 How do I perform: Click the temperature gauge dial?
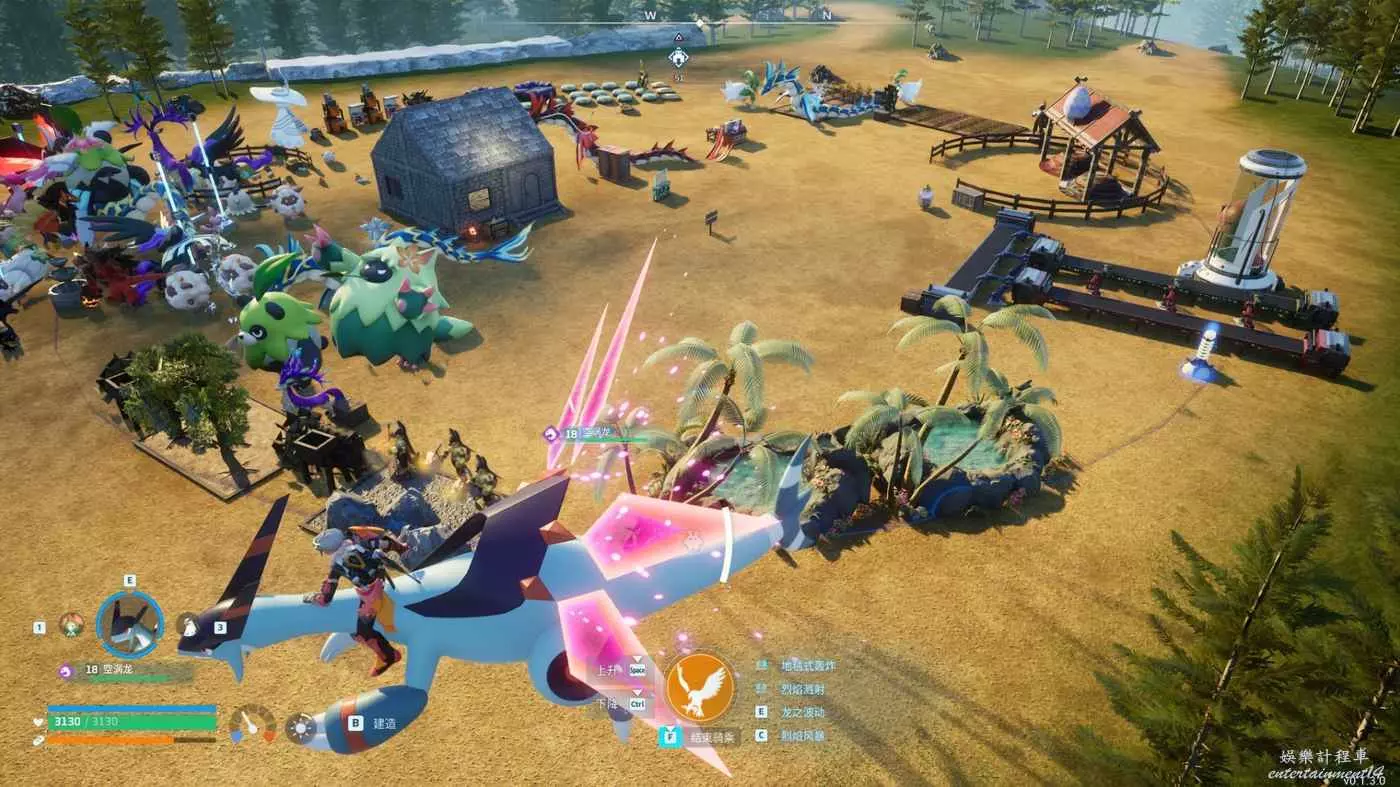coord(252,724)
